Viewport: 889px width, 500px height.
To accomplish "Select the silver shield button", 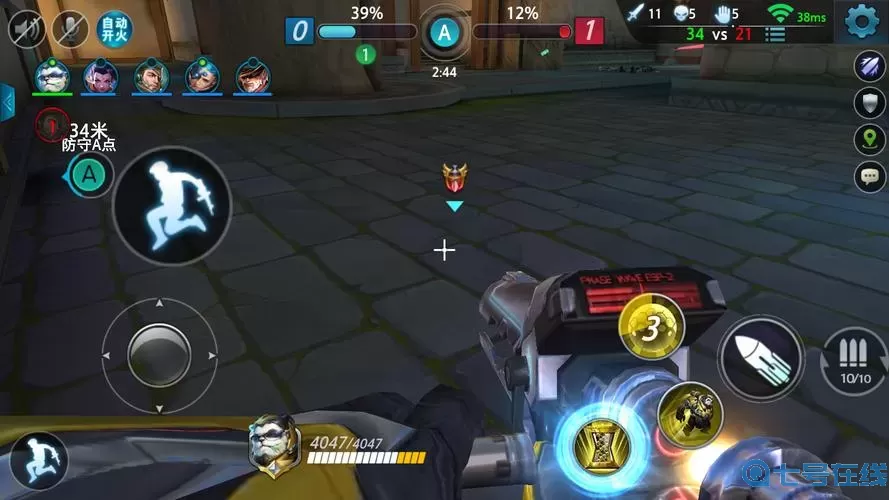I will 868,102.
